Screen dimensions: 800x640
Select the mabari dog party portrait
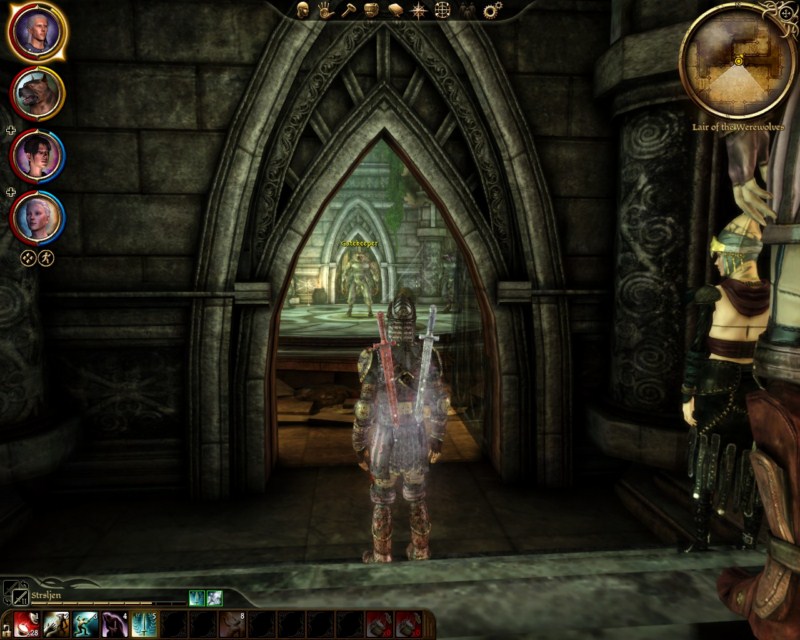[x=37, y=94]
